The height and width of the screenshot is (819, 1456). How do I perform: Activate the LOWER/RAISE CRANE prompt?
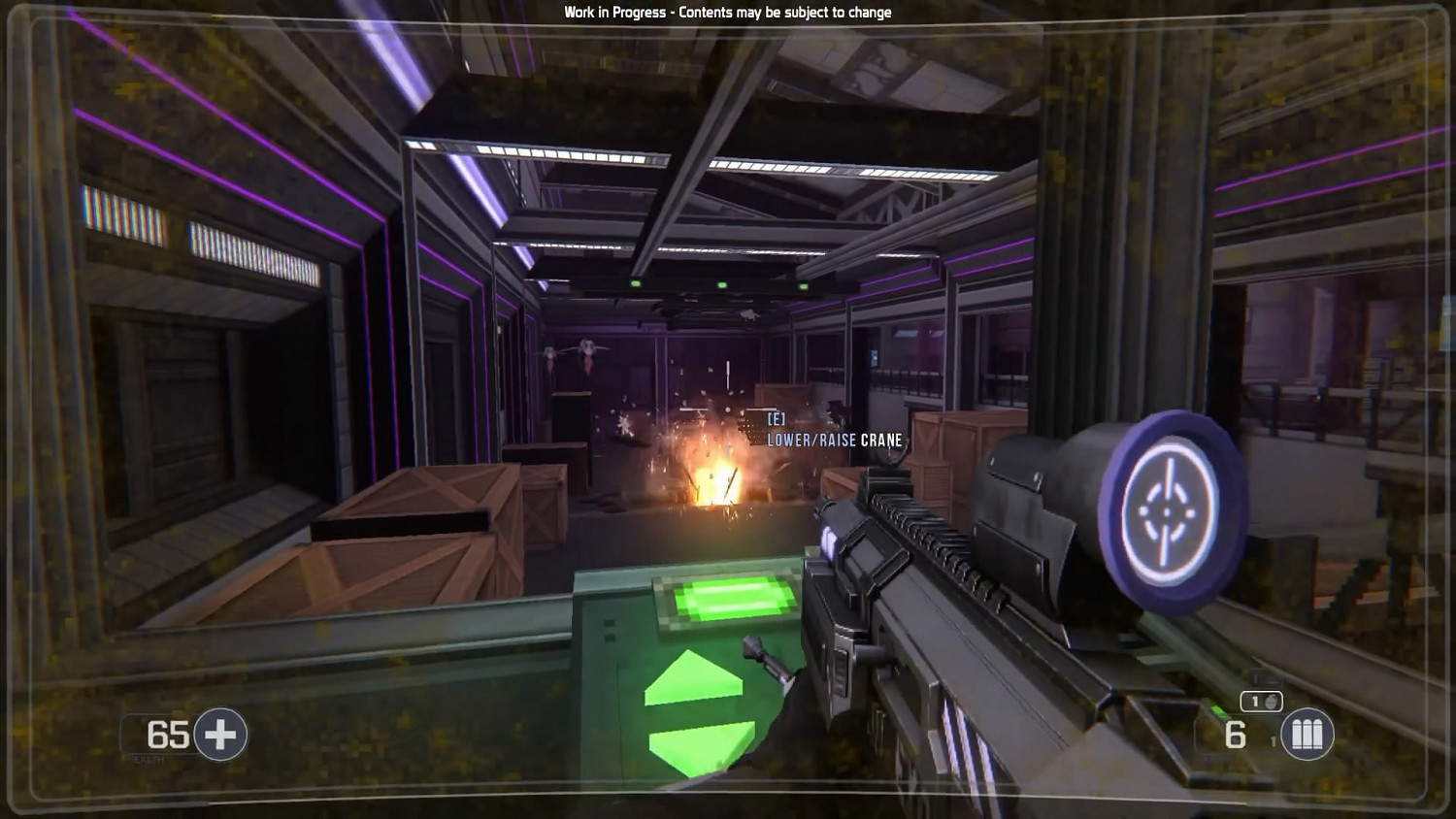click(x=833, y=440)
